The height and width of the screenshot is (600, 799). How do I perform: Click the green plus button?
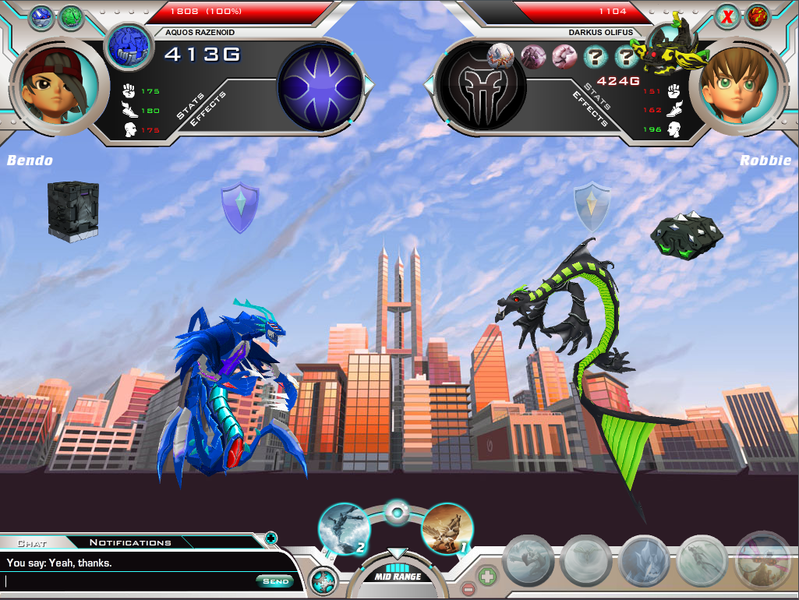point(486,576)
